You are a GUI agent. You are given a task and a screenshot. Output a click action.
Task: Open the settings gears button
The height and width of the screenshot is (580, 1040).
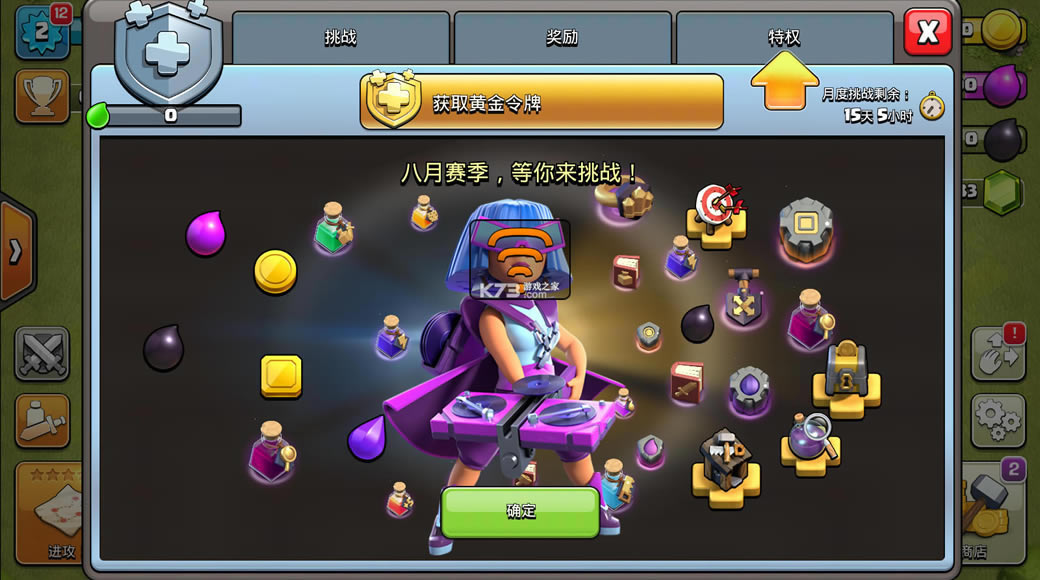997,420
